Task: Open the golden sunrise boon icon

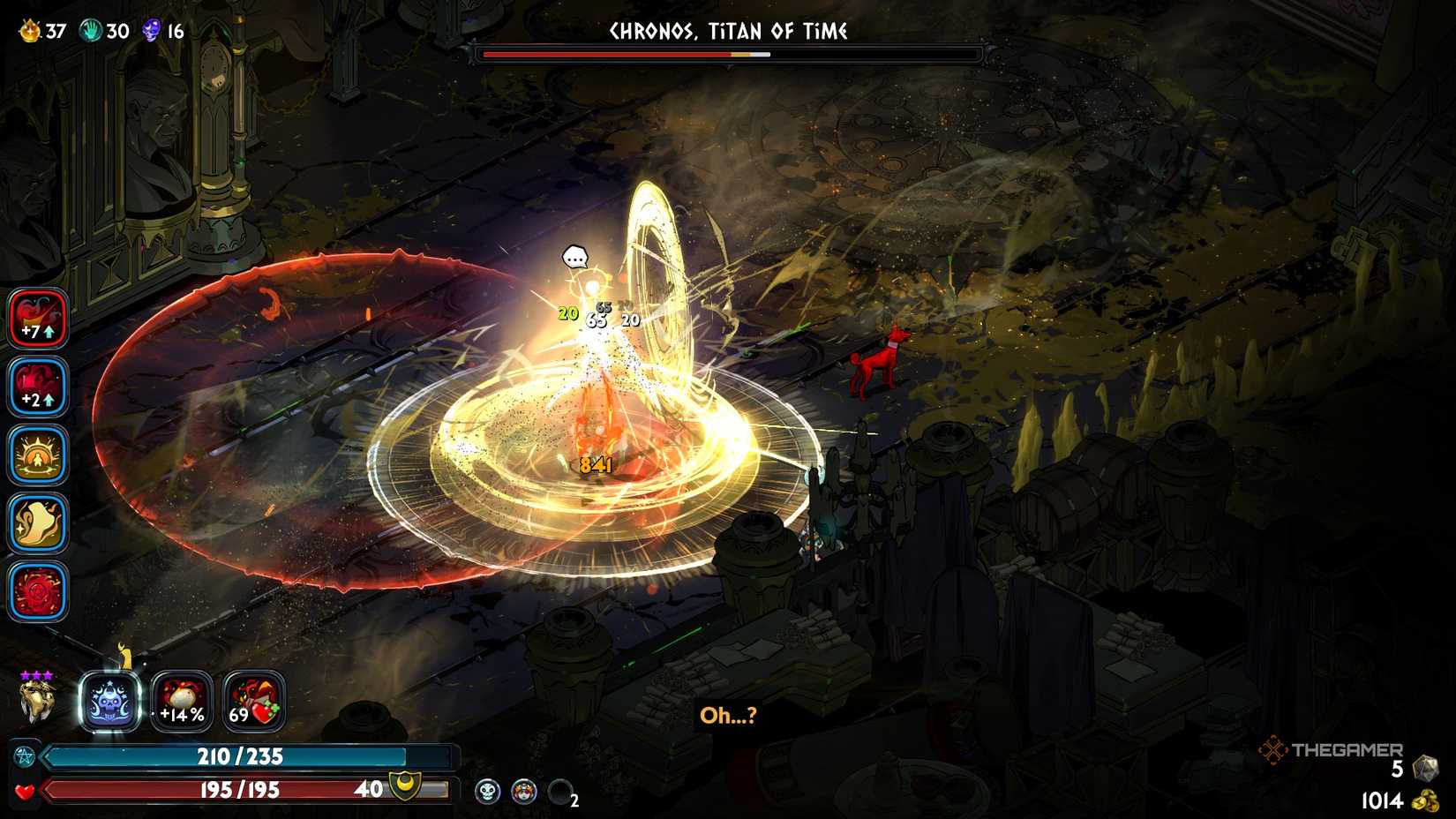Action: click(37, 454)
